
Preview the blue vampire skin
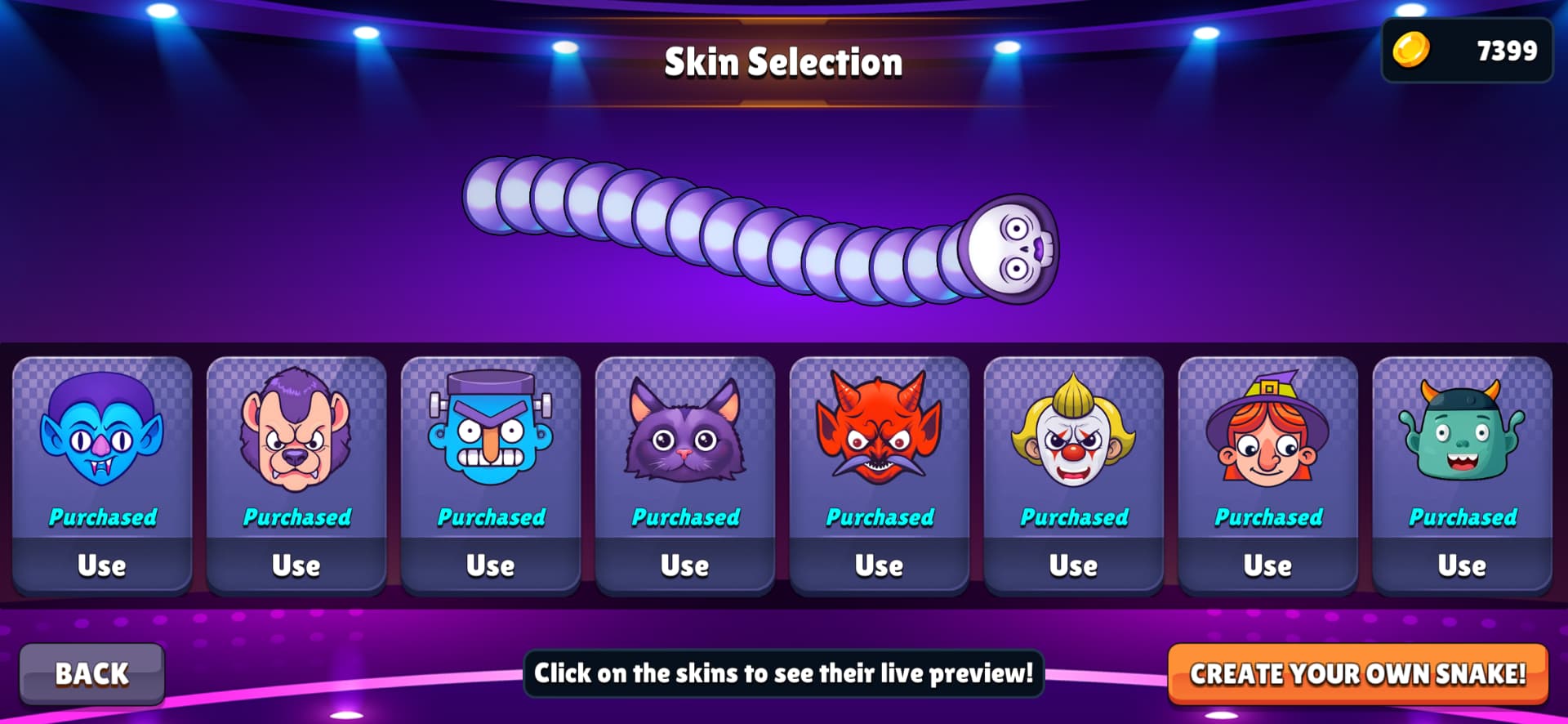click(x=102, y=430)
